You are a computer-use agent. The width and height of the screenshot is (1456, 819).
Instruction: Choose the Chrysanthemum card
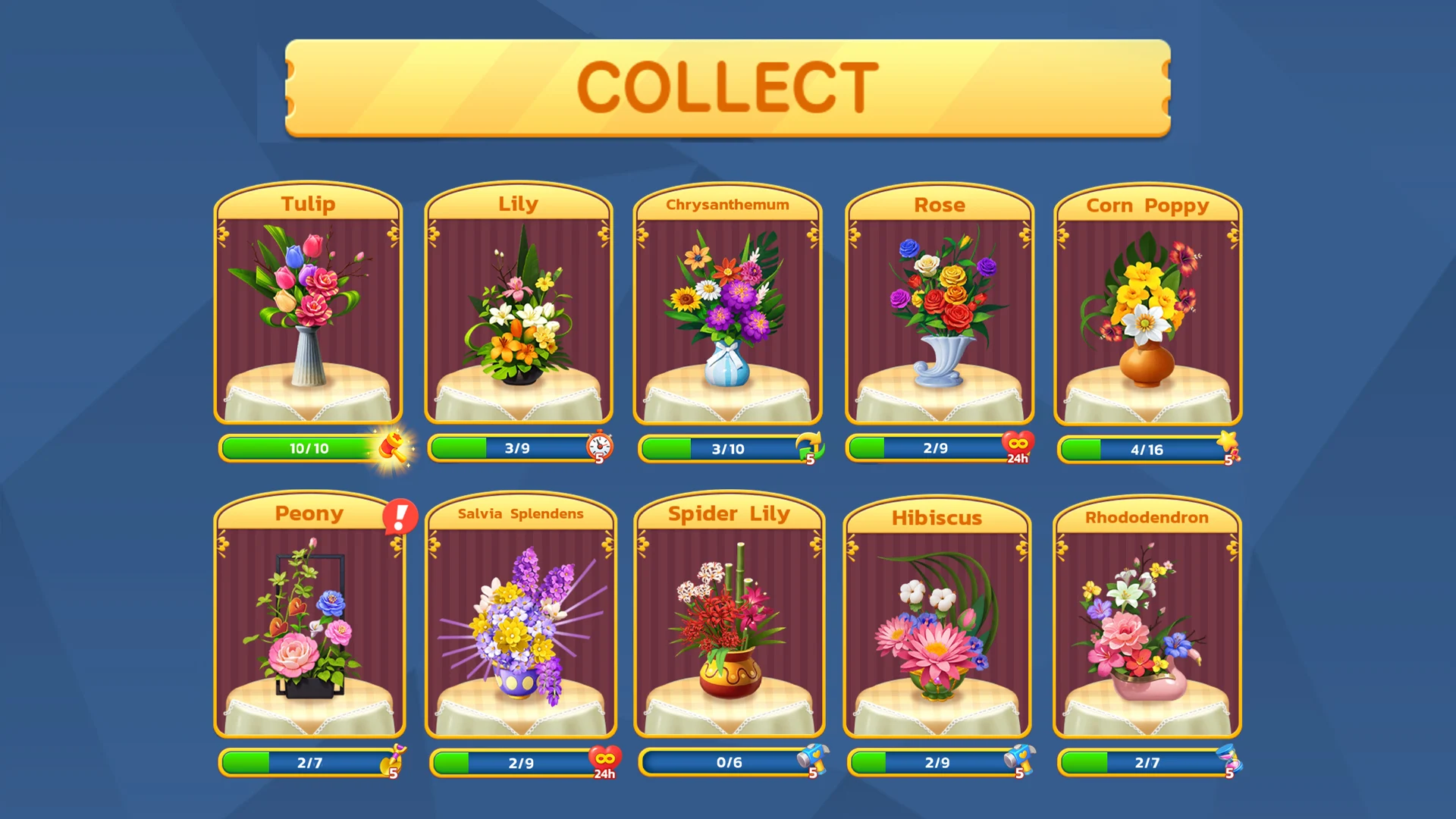click(x=727, y=303)
